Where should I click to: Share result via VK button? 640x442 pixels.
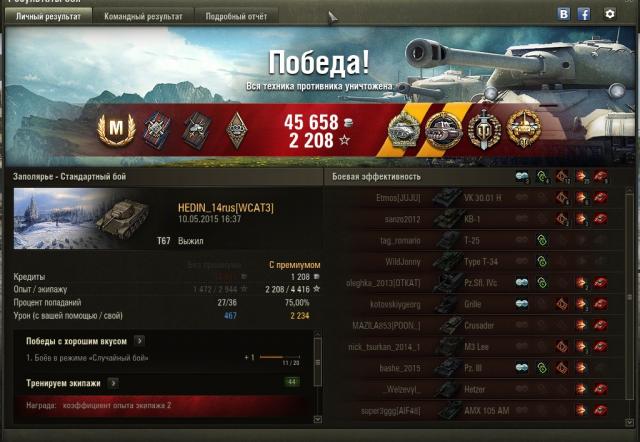pyautogui.click(x=564, y=14)
